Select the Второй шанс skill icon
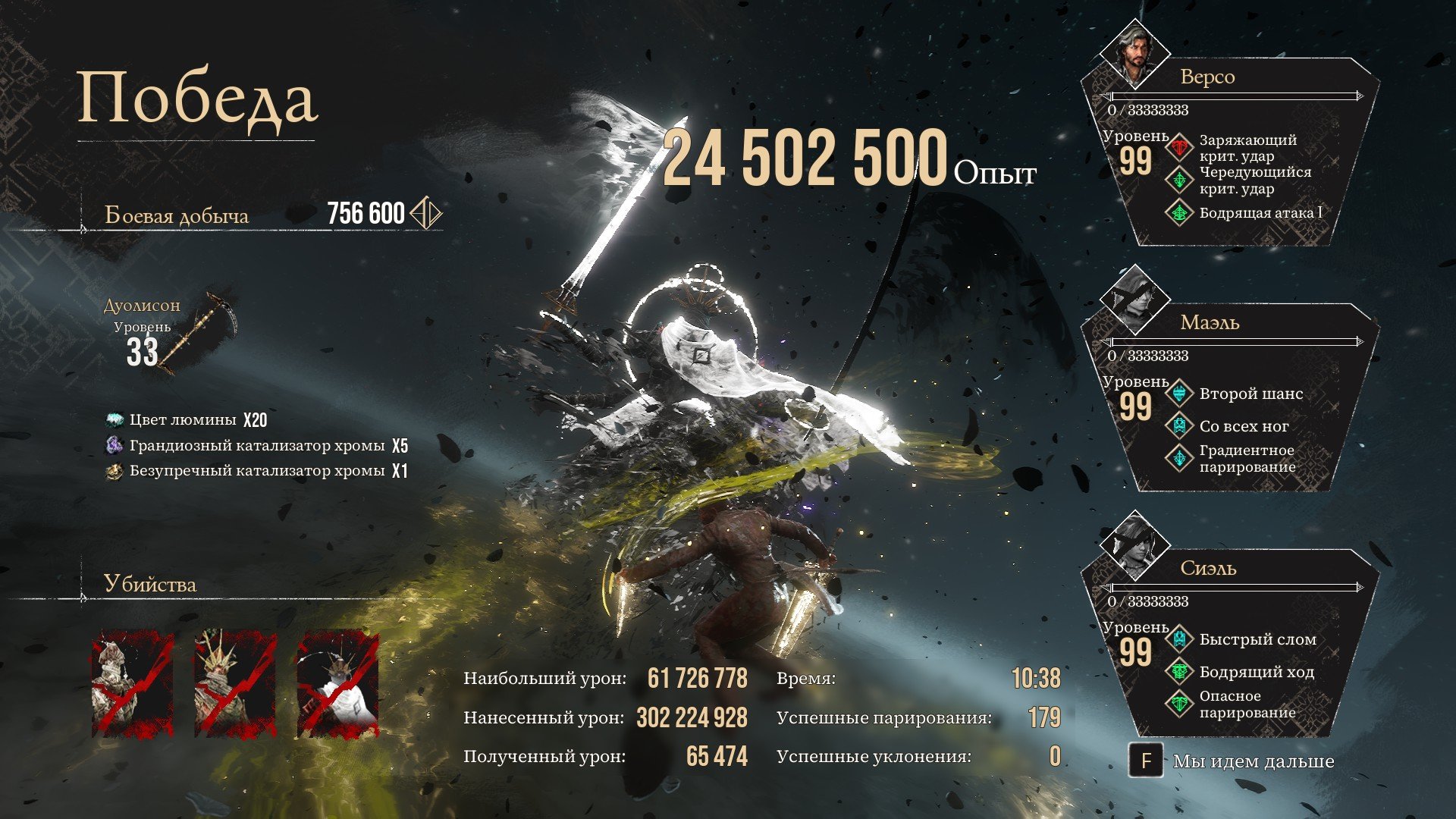Screen dimensions: 1456x819 (1179, 394)
